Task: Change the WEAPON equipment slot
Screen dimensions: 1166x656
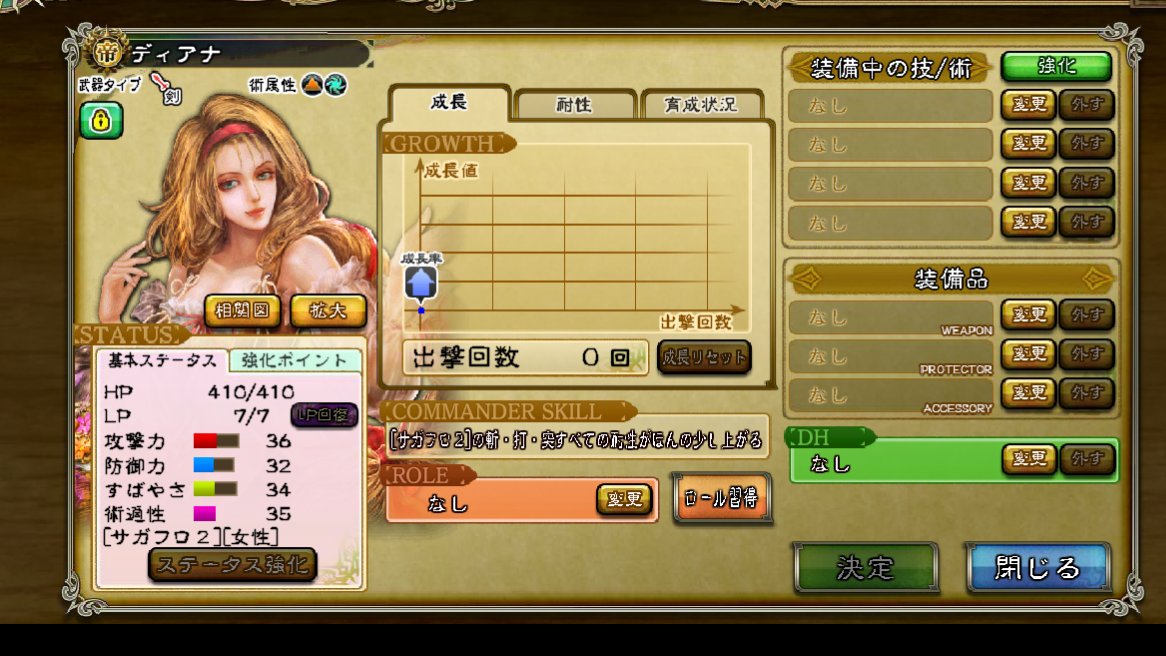Action: (x=1028, y=316)
